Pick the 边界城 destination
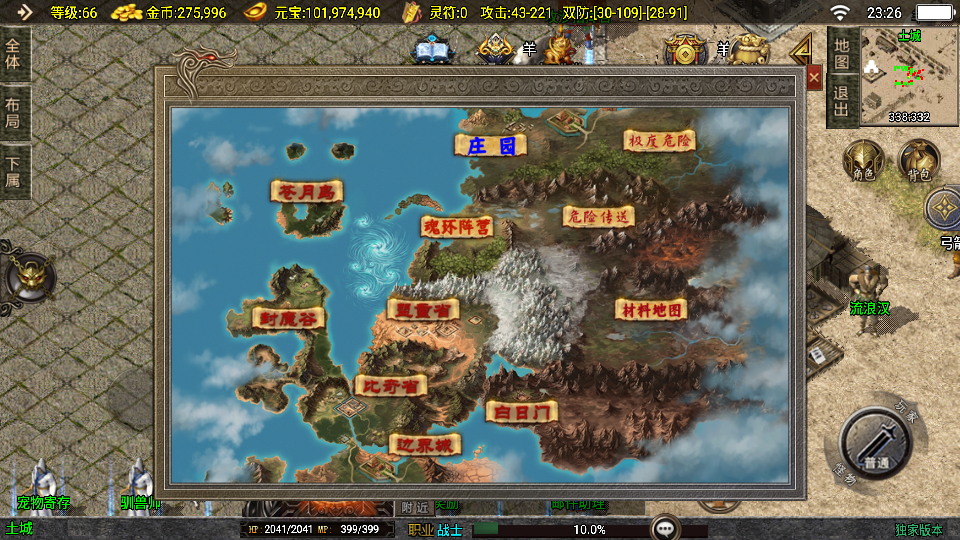 [425, 444]
